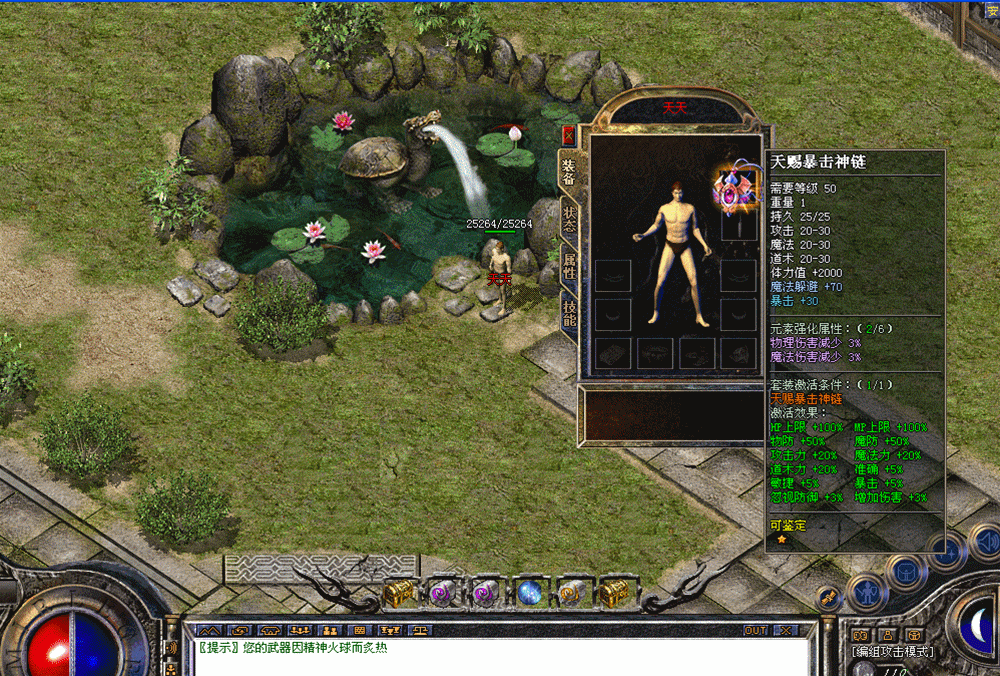The width and height of the screenshot is (1000, 676).
Task: Close the character equipment panel
Action: point(569,135)
